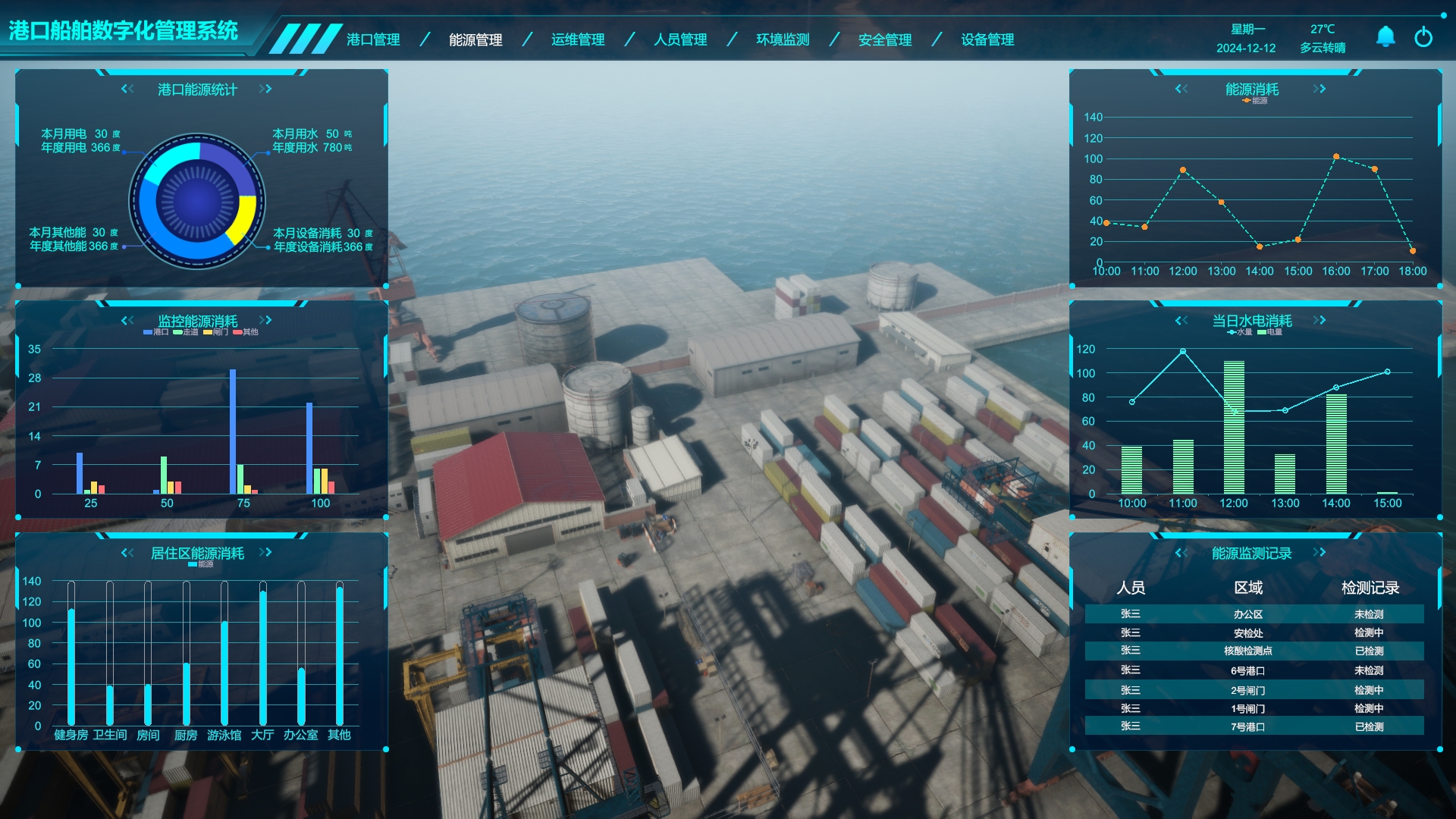Select the 运维管理 tab
The height and width of the screenshot is (819, 1456).
[x=578, y=39]
